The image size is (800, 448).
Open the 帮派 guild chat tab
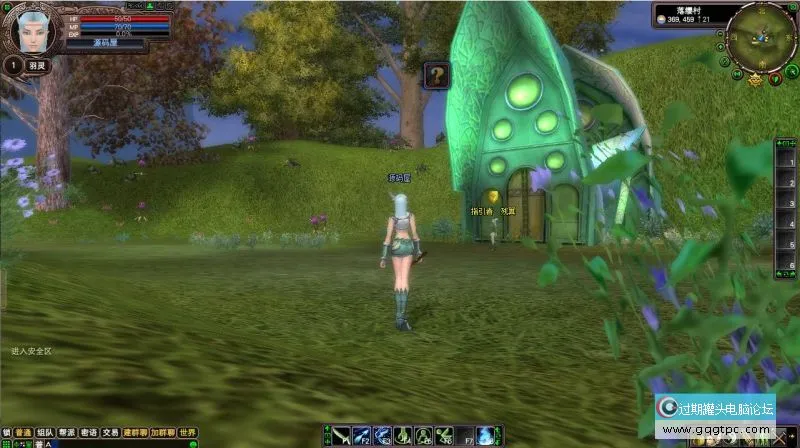[x=67, y=433]
